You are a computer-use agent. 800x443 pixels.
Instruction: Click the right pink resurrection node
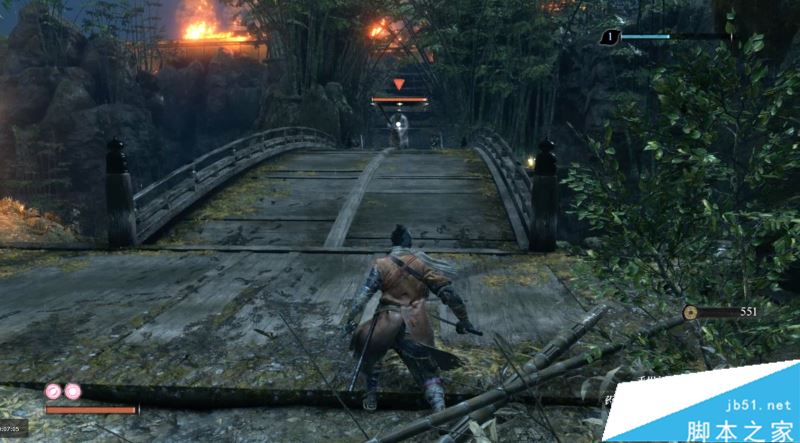(72, 391)
